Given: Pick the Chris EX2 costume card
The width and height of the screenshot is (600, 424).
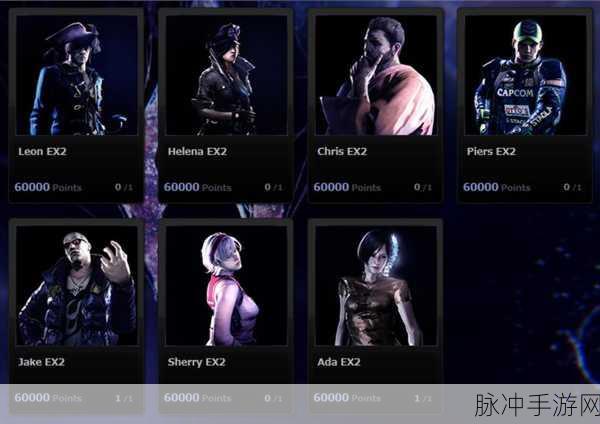Looking at the screenshot, I should (375, 105).
